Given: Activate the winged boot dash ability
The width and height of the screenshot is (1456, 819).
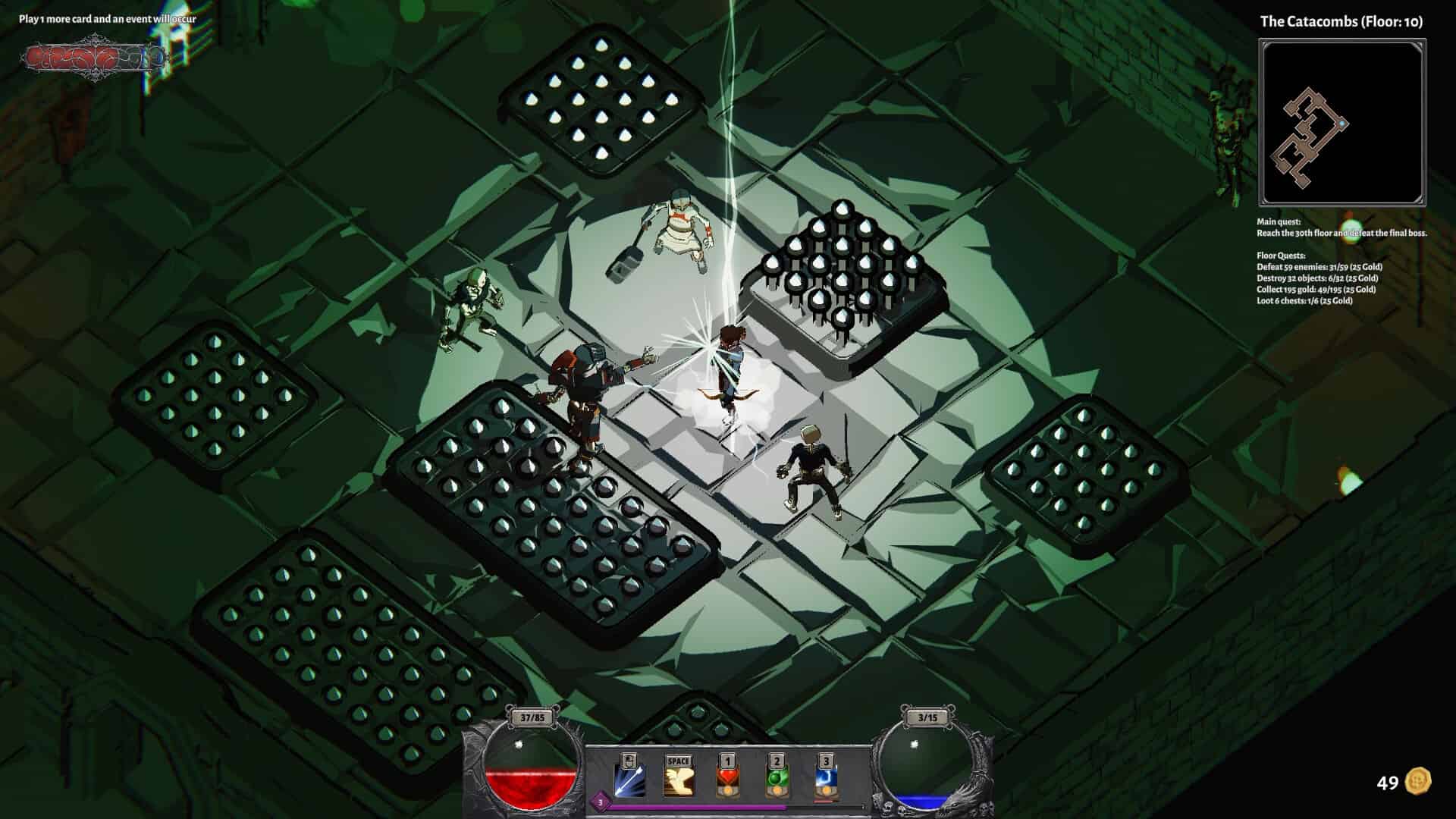Looking at the screenshot, I should point(679,781).
